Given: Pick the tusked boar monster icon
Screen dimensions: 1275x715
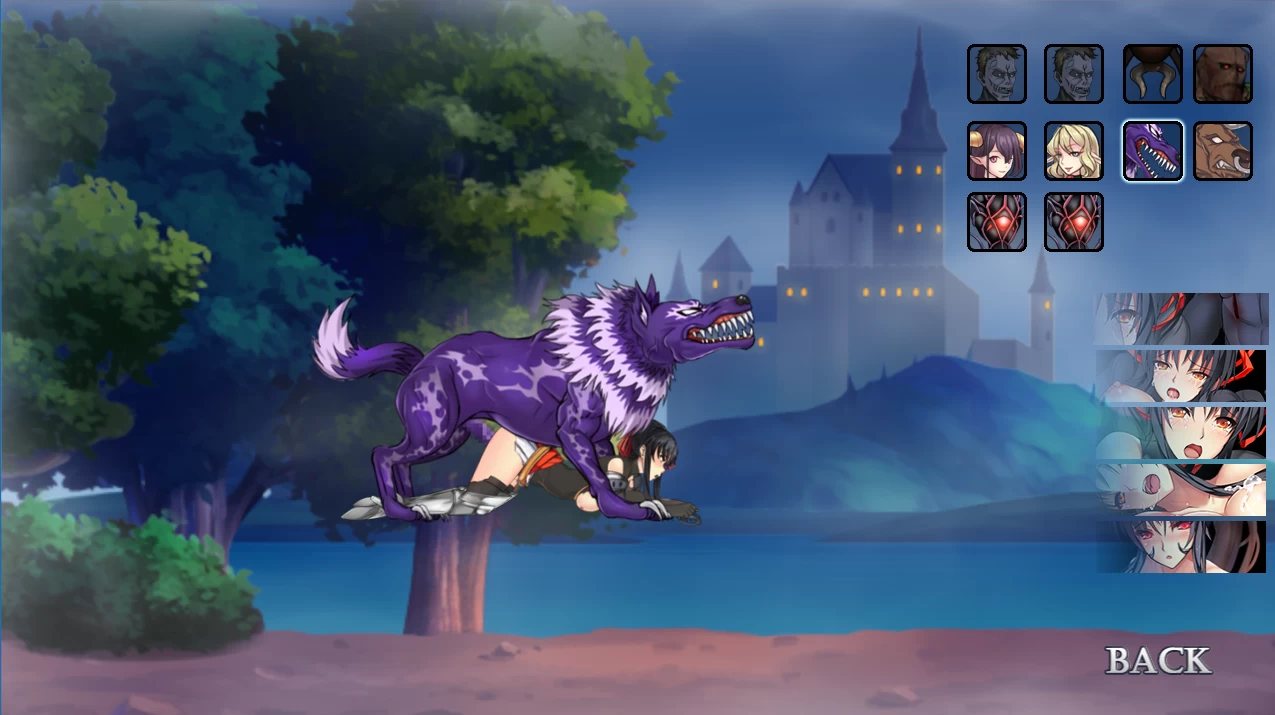Looking at the screenshot, I should [1222, 151].
